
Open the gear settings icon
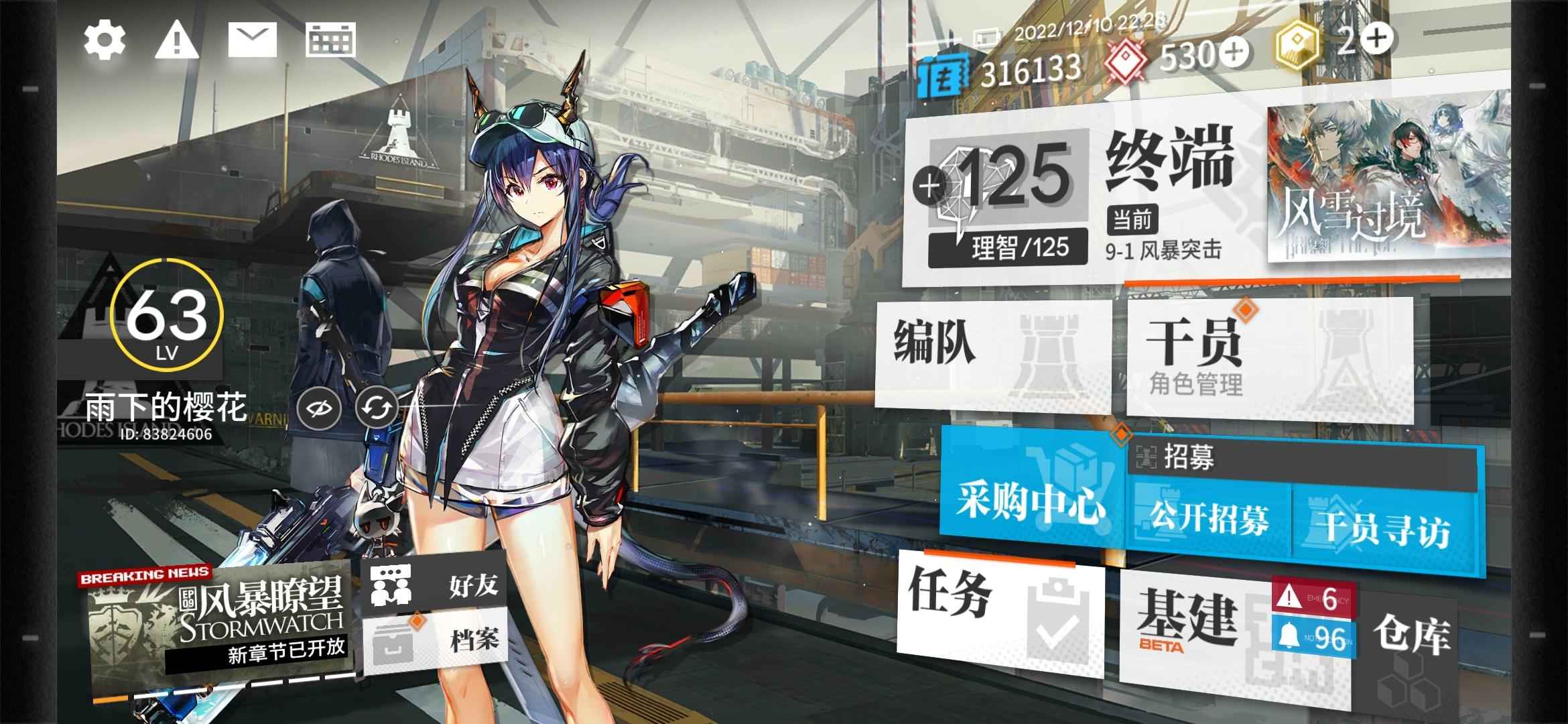point(105,40)
